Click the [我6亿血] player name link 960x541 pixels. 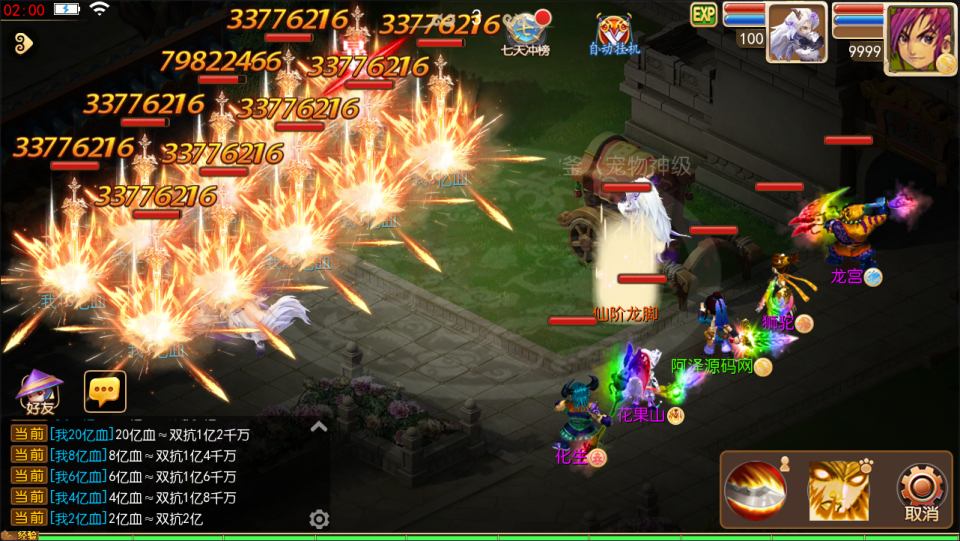point(78,476)
